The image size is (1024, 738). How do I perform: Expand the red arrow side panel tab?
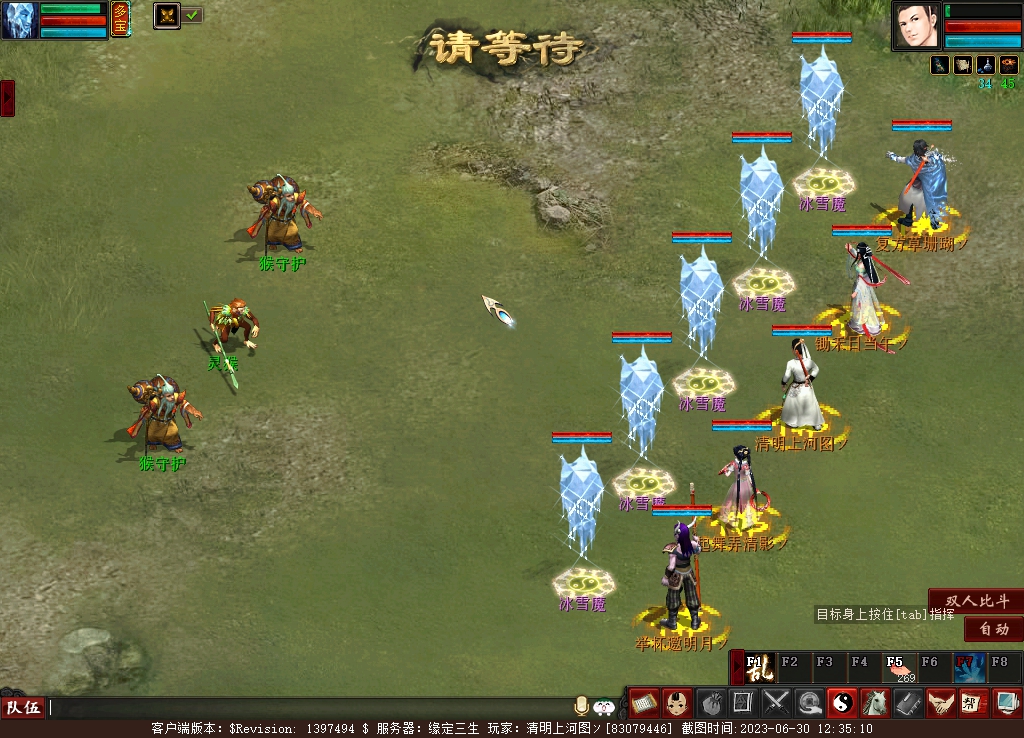pyautogui.click(x=7, y=98)
